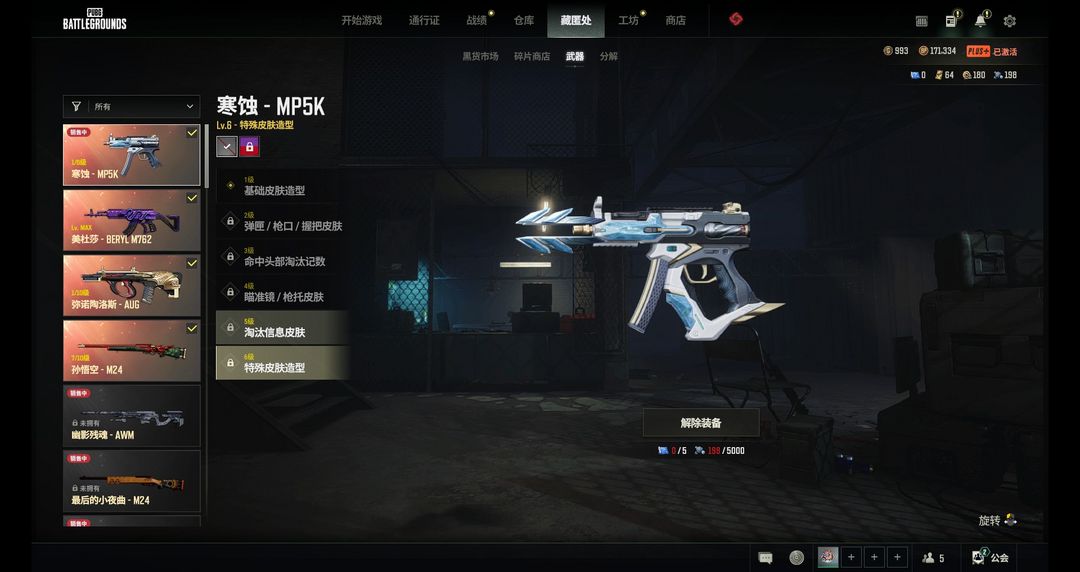The width and height of the screenshot is (1080, 572).
Task: Select the 美杜莎 - BERYL M762 skin
Action: (x=131, y=219)
